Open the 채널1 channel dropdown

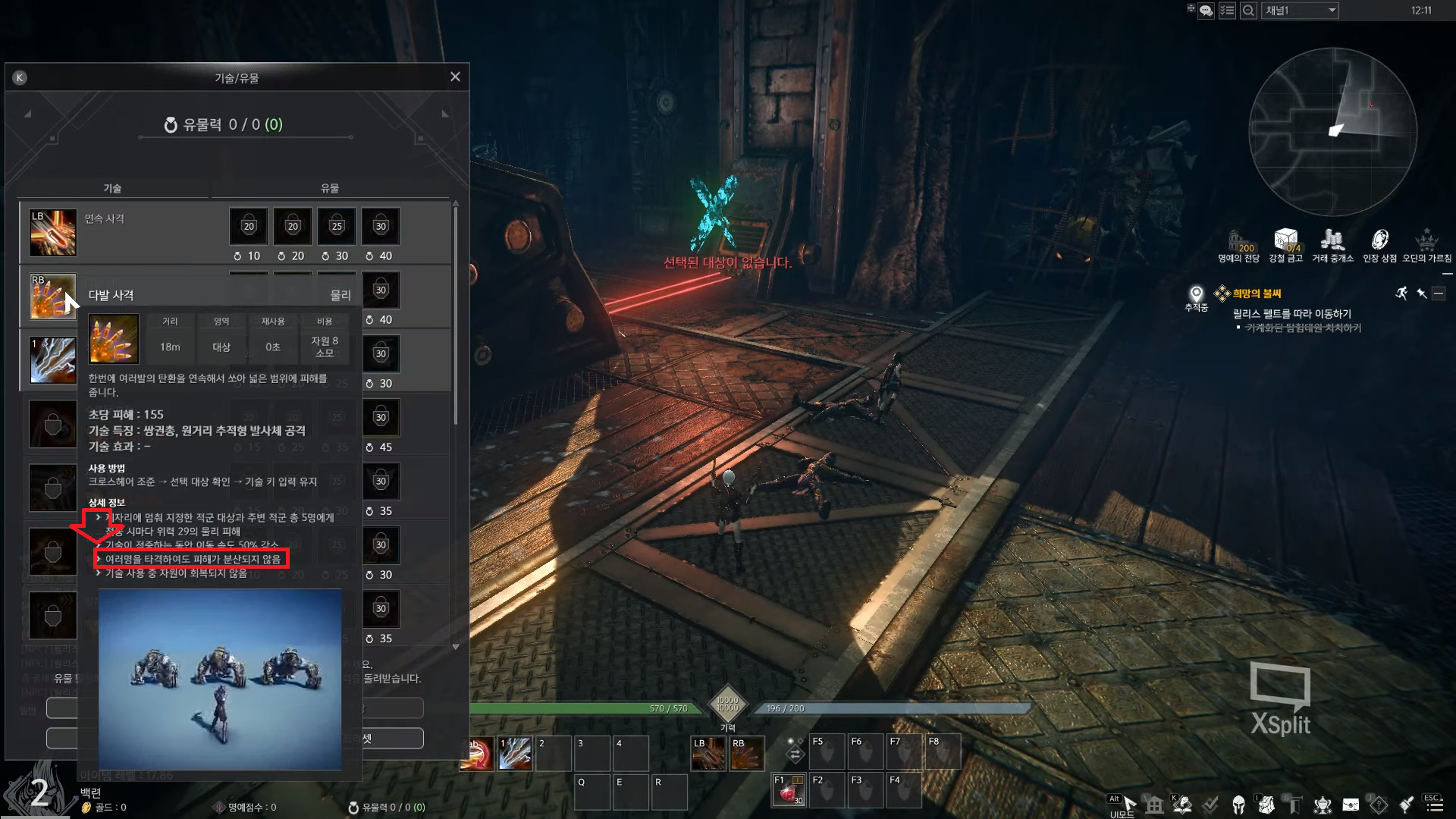(x=1300, y=11)
